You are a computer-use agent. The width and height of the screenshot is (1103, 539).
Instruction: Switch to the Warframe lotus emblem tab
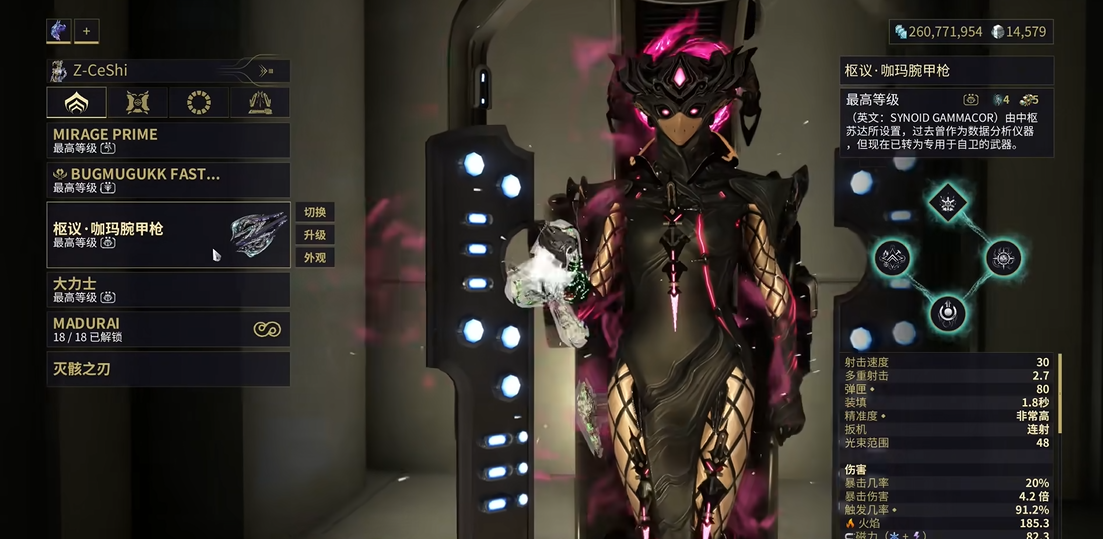click(76, 102)
